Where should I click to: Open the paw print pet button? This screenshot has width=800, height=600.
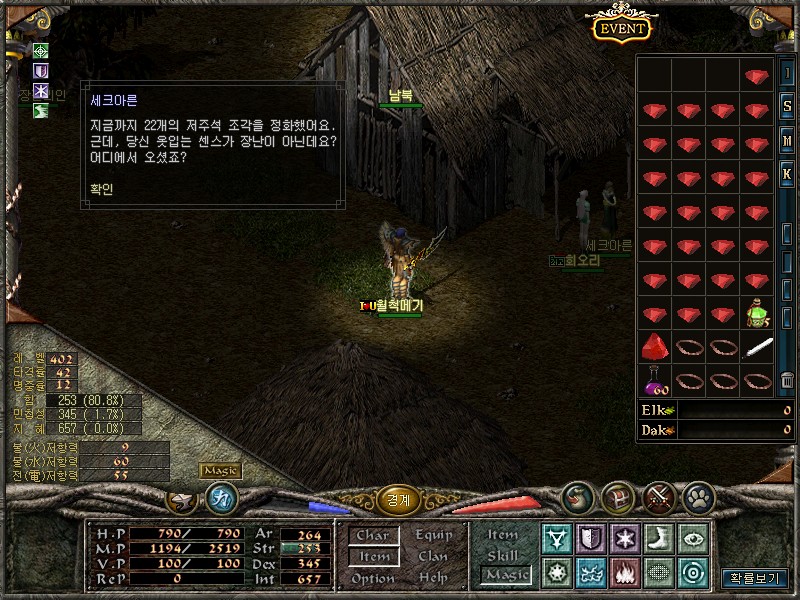point(697,497)
